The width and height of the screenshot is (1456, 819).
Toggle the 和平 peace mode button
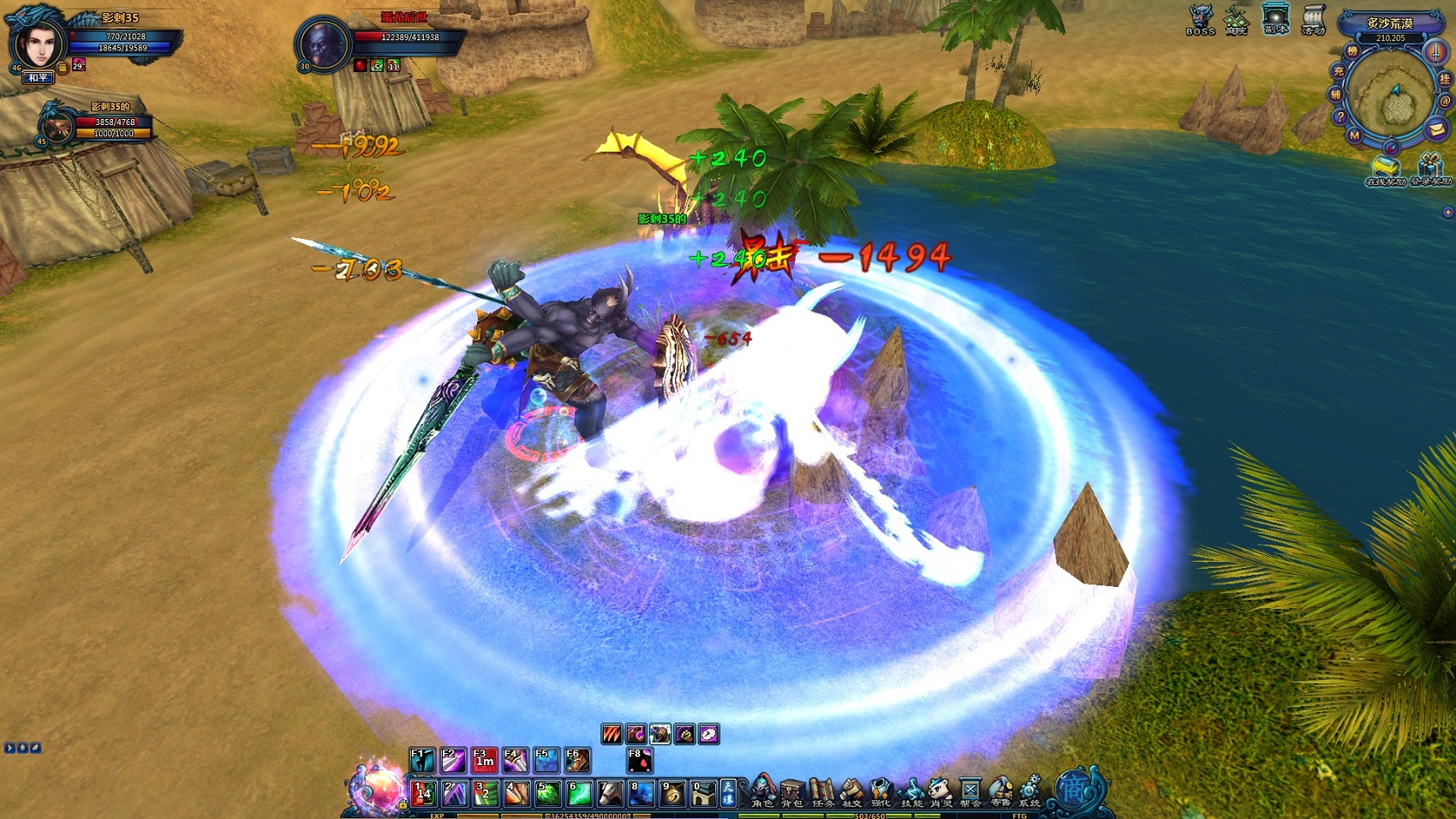(38, 78)
